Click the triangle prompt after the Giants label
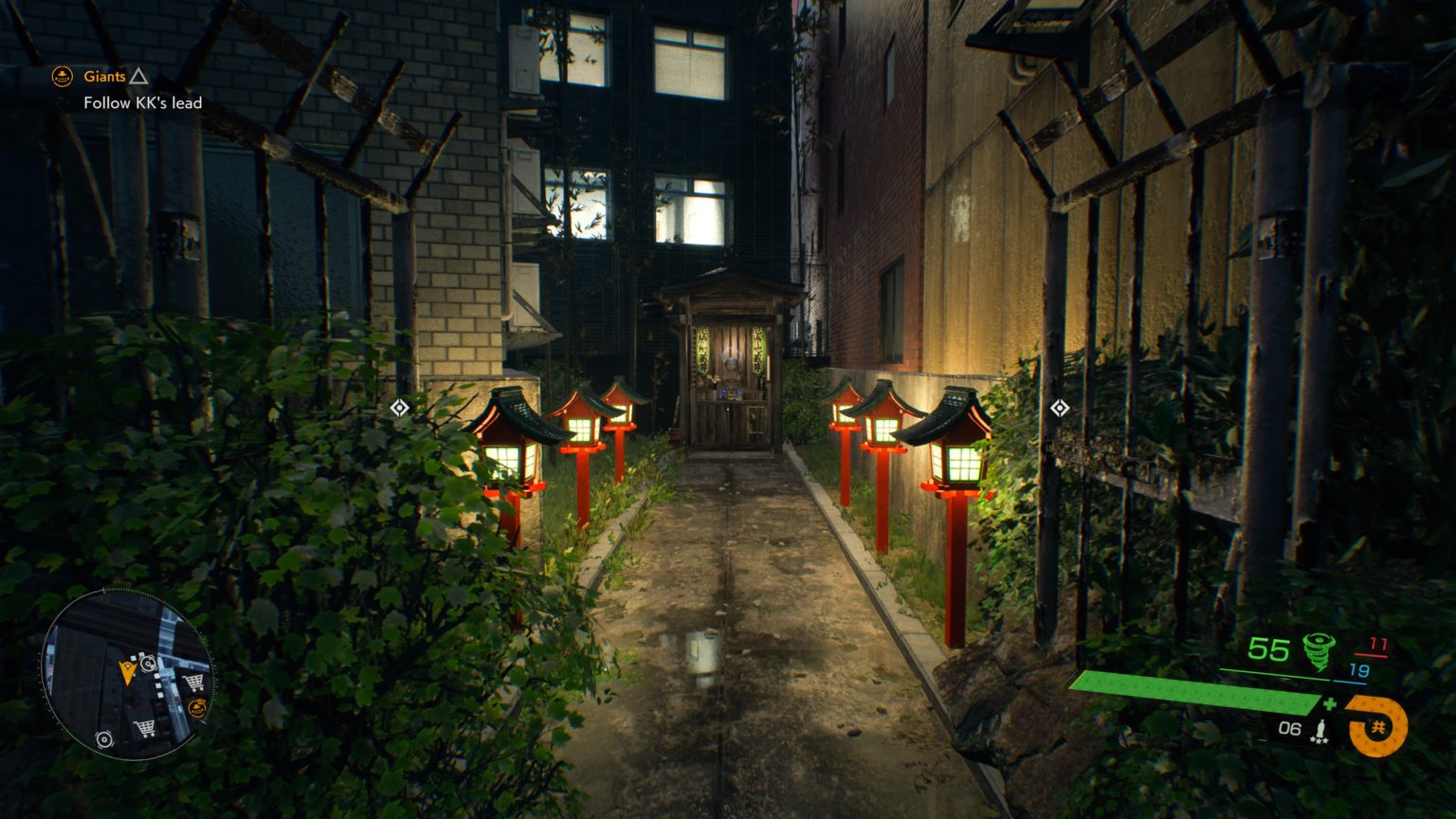 [140, 76]
